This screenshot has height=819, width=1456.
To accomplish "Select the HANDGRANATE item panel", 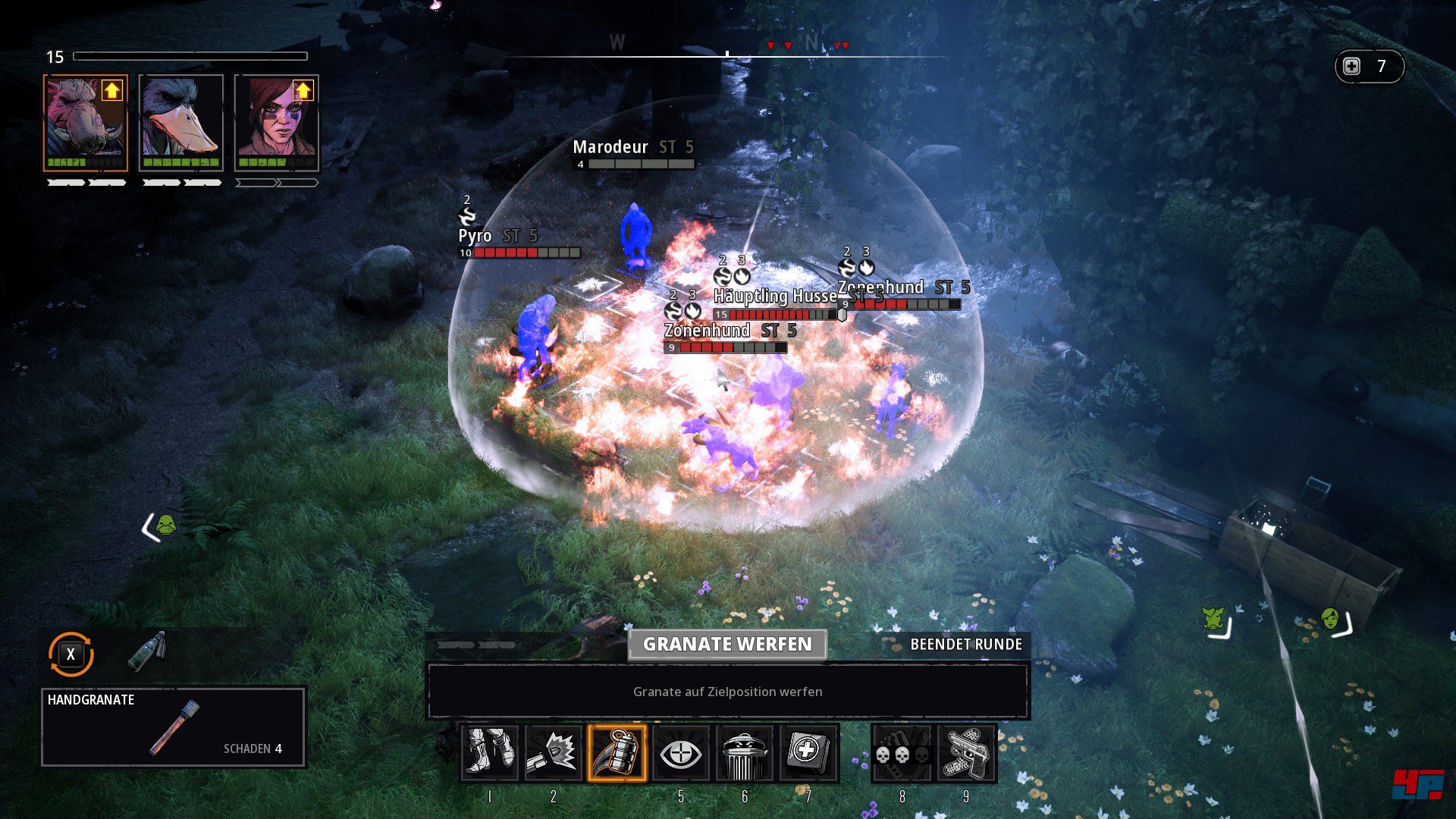I will point(173,726).
